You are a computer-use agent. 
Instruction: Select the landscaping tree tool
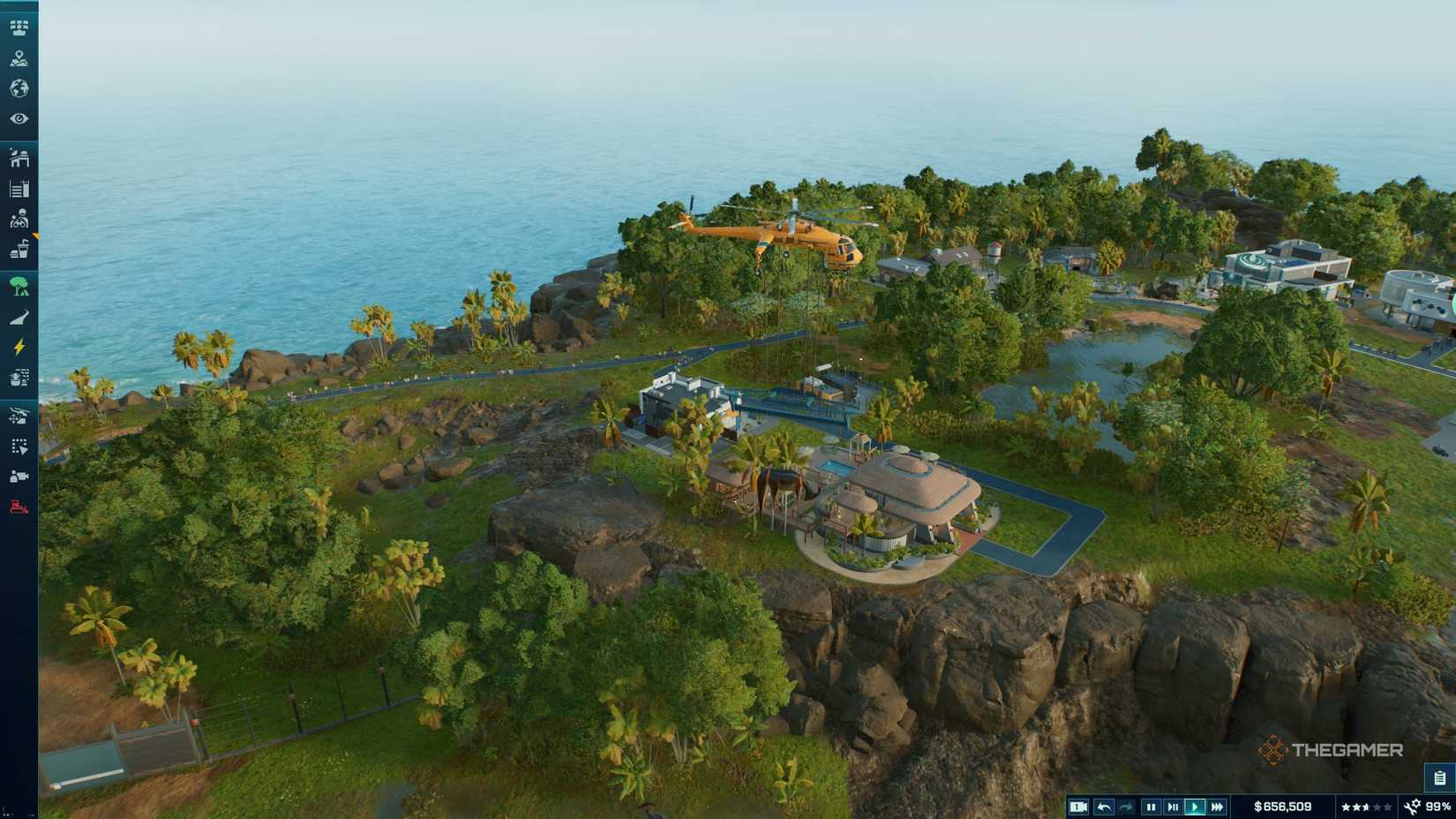19,285
